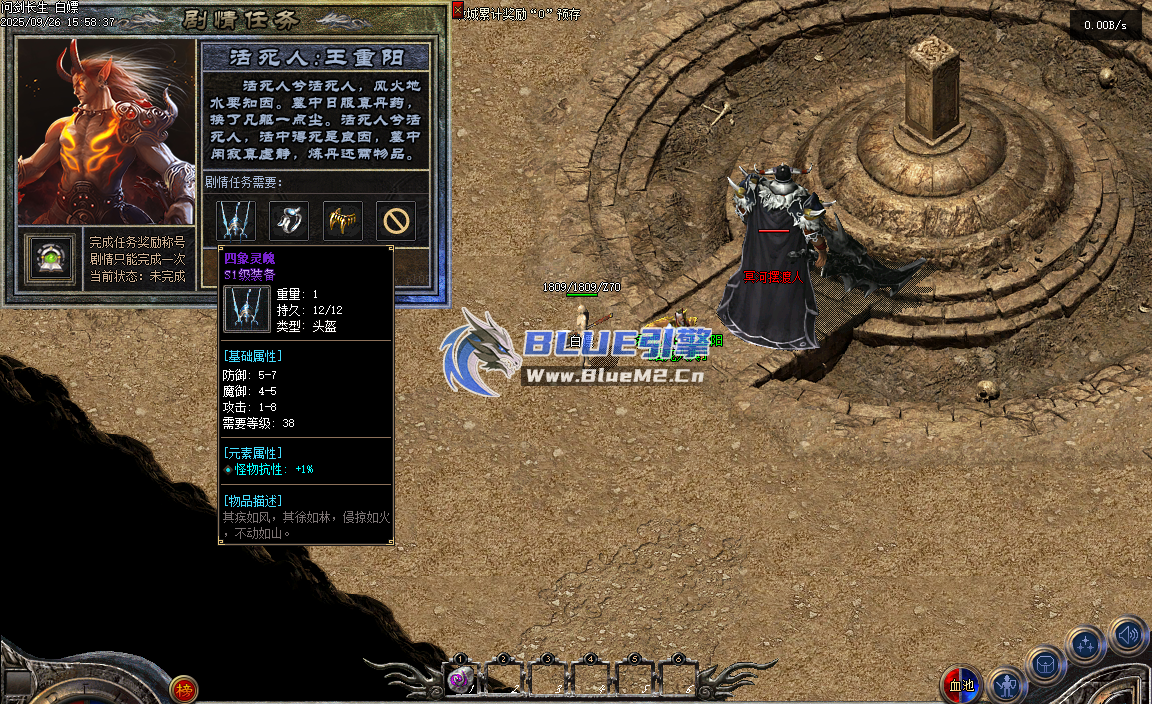
Task: Open the red 榜 ranking button
Action: pos(183,688)
